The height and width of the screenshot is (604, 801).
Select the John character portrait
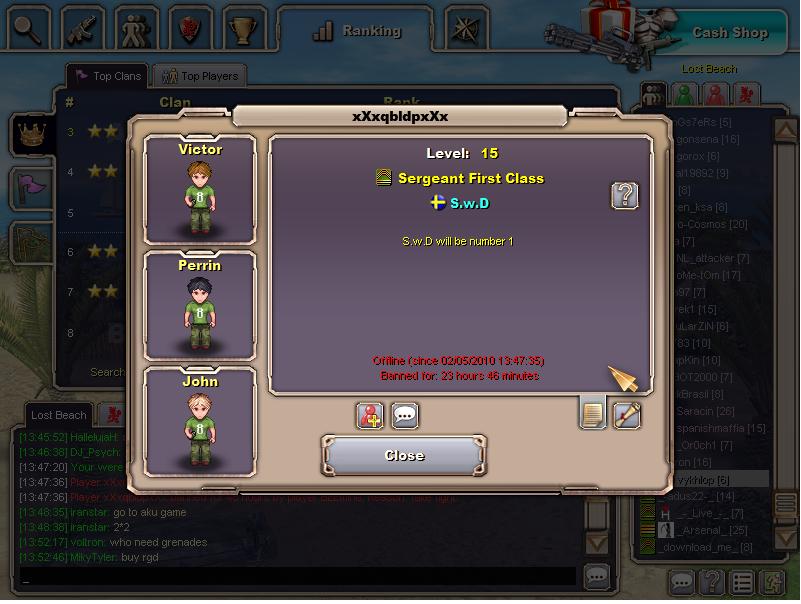click(200, 420)
